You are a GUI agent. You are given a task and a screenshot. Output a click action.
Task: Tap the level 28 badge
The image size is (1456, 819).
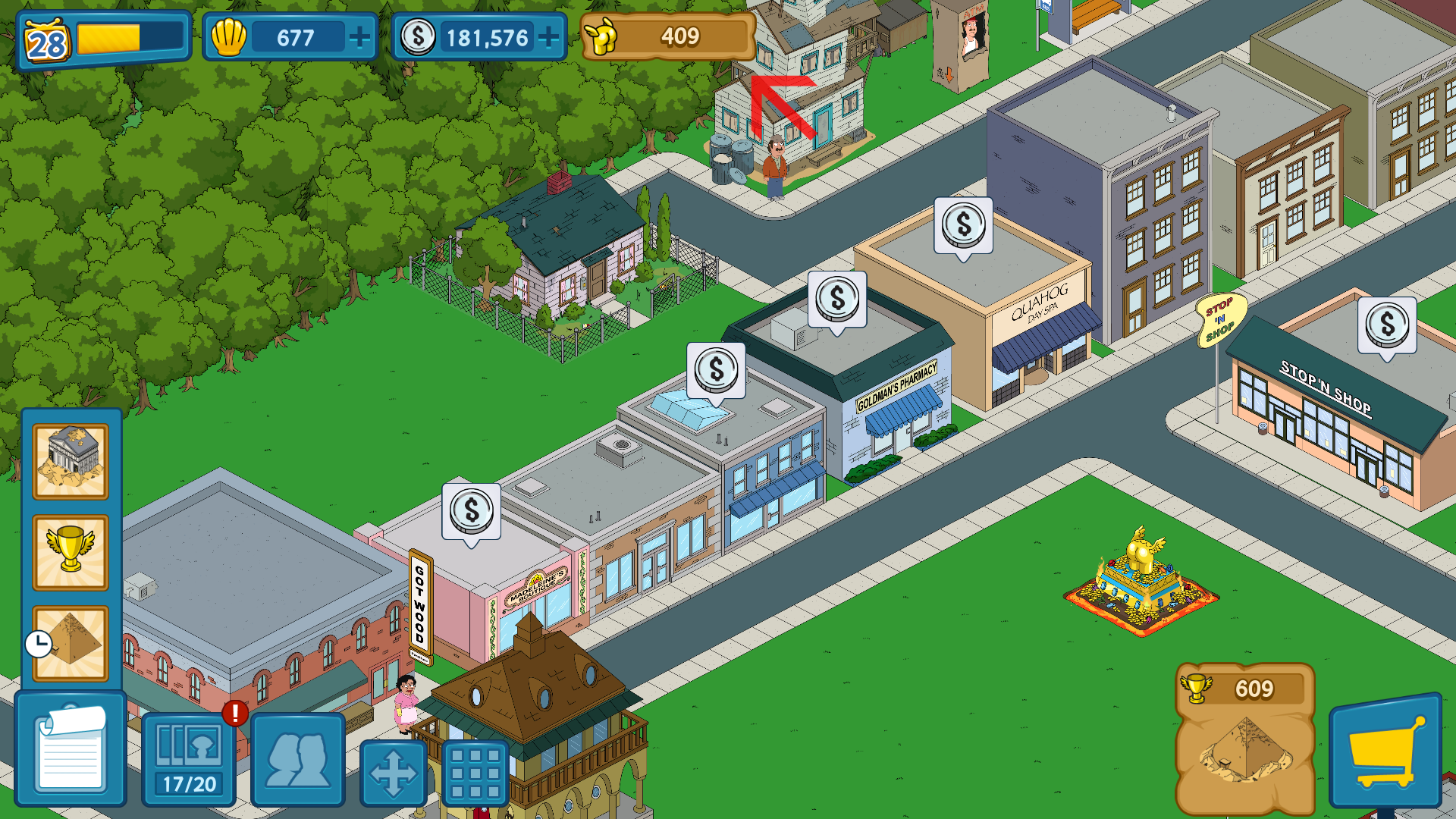47,41
